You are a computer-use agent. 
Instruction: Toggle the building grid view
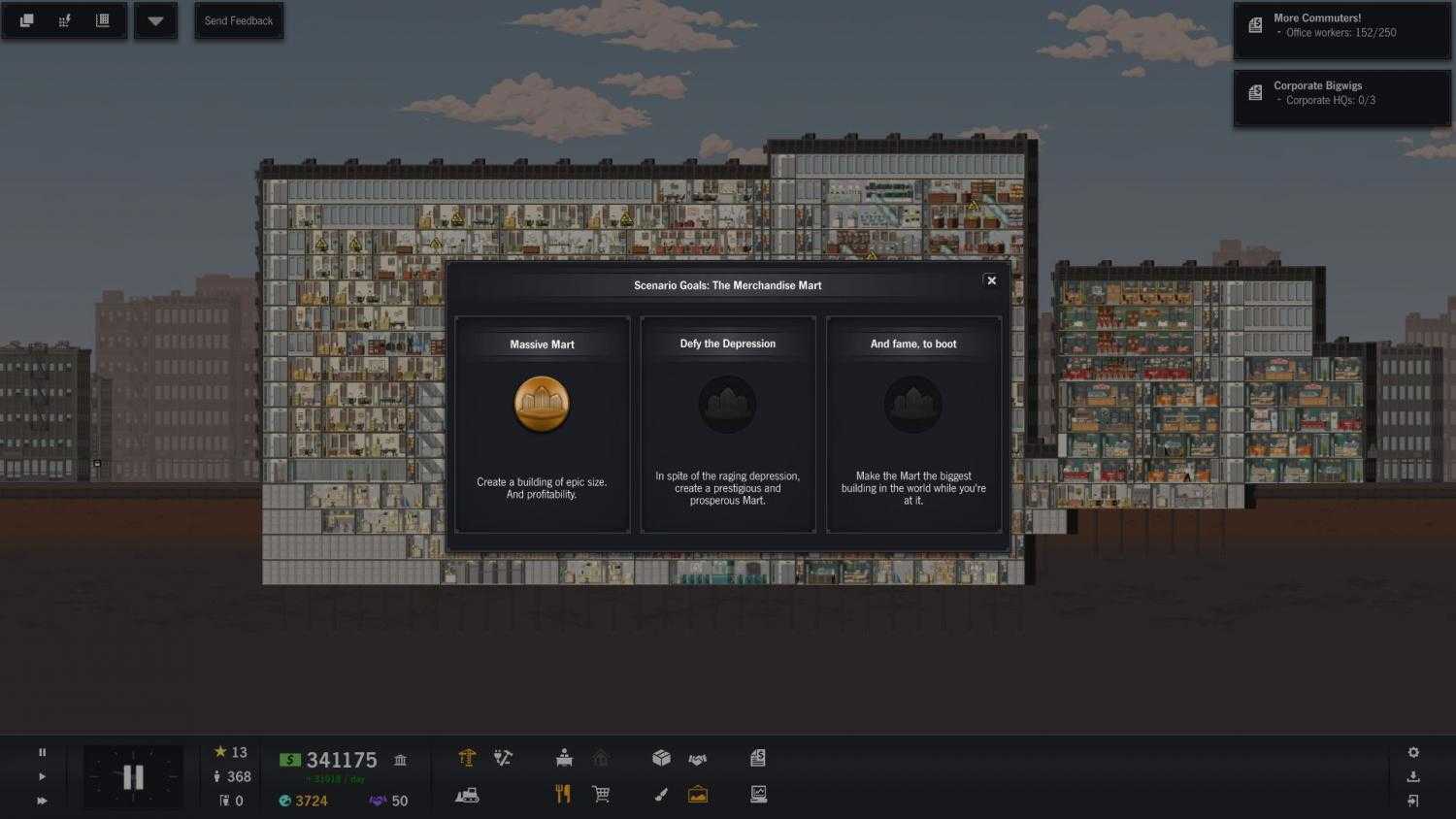click(x=103, y=20)
